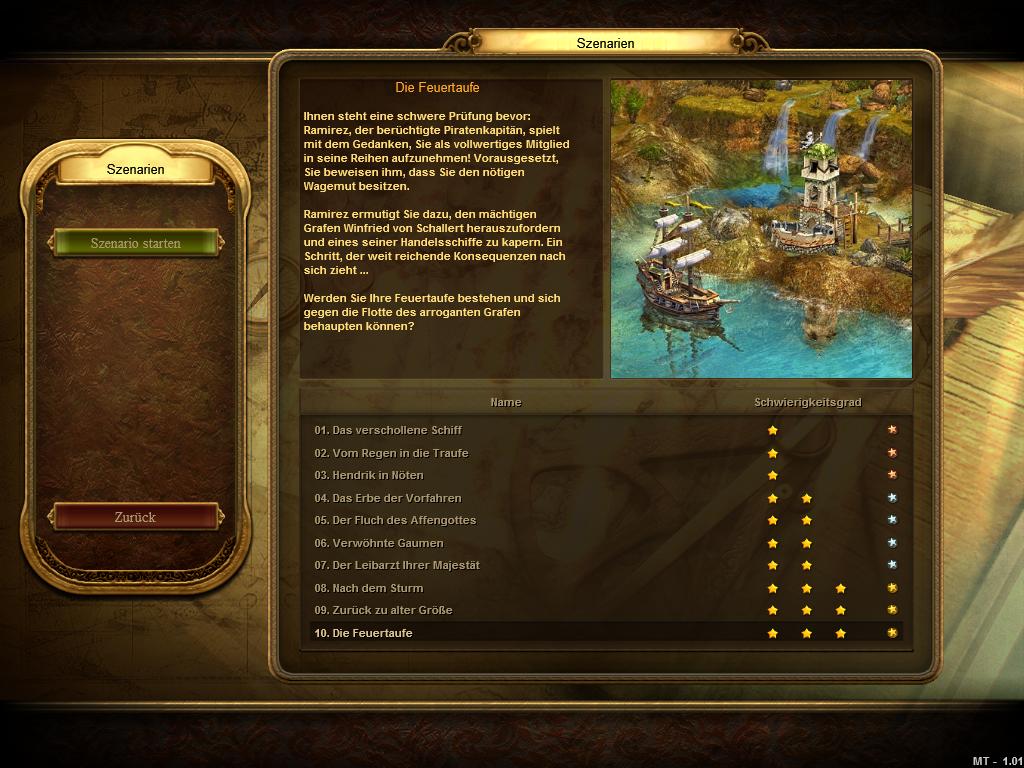Select scenario 04 Das Erbe der Vorfahren

click(388, 498)
